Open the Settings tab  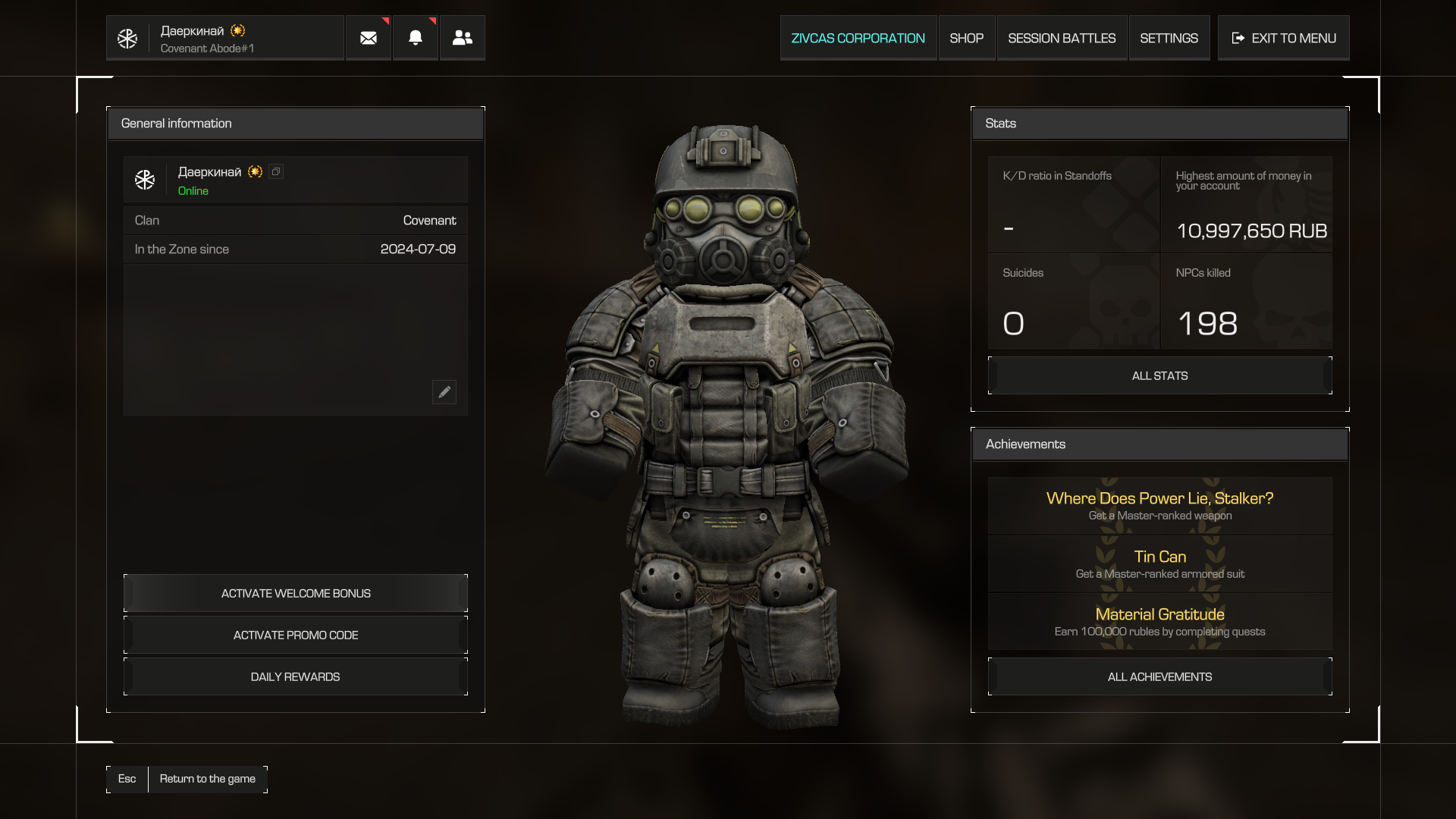tap(1169, 38)
